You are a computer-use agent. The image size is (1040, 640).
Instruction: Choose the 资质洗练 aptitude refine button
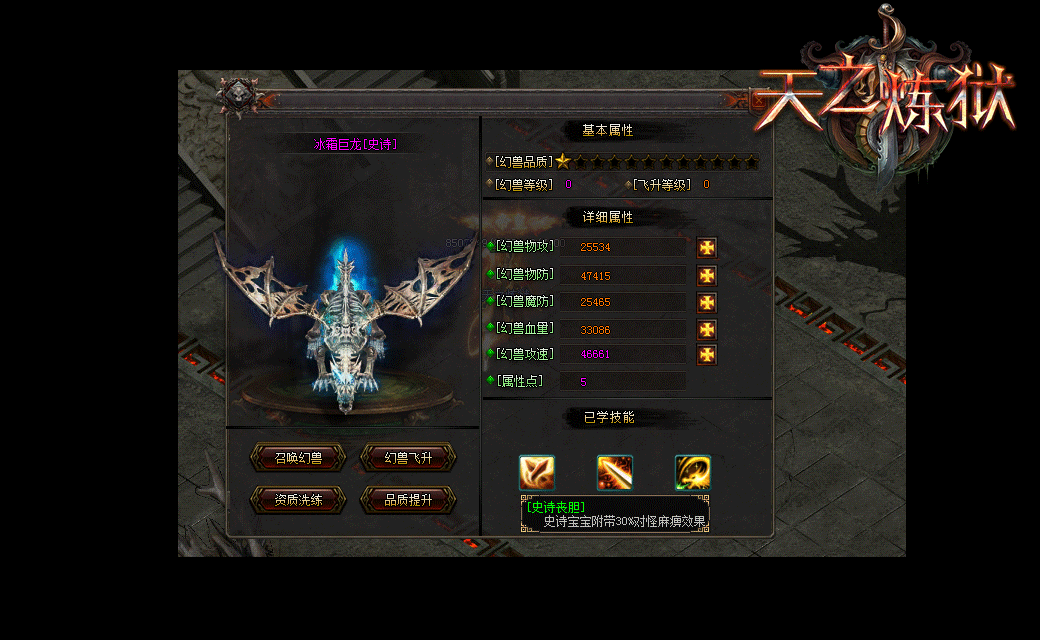click(298, 499)
